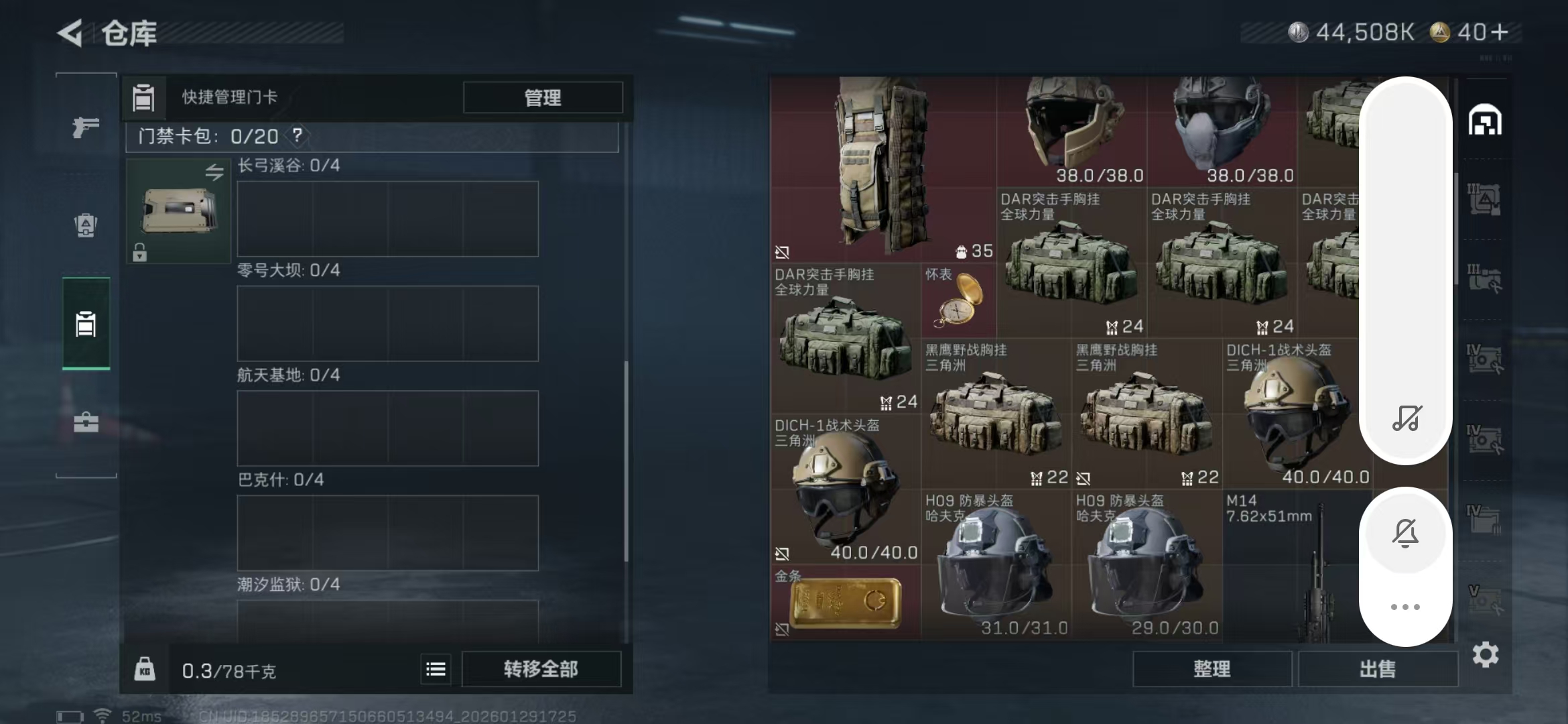
Task: Open the three-dot overlay menu
Action: point(1405,605)
